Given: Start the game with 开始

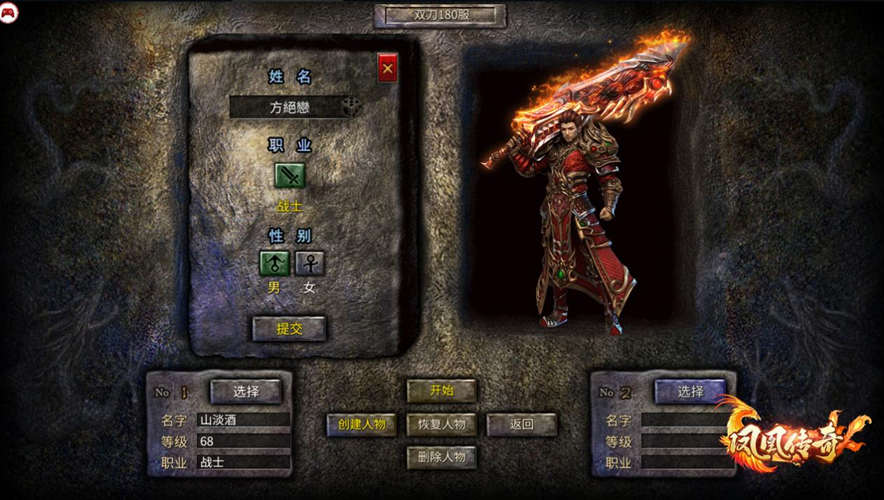Looking at the screenshot, I should pyautogui.click(x=441, y=391).
